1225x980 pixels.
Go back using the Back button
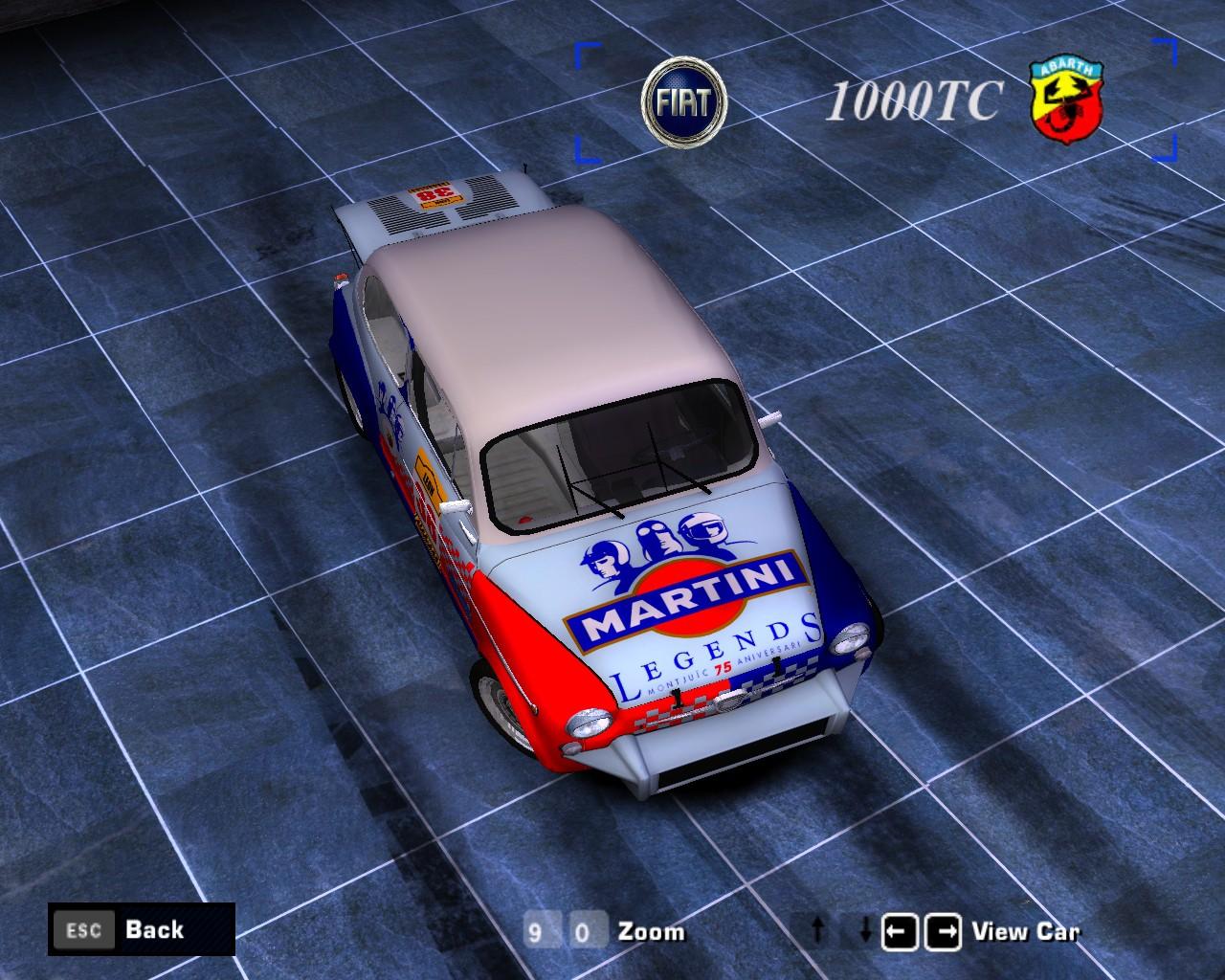click(141, 928)
